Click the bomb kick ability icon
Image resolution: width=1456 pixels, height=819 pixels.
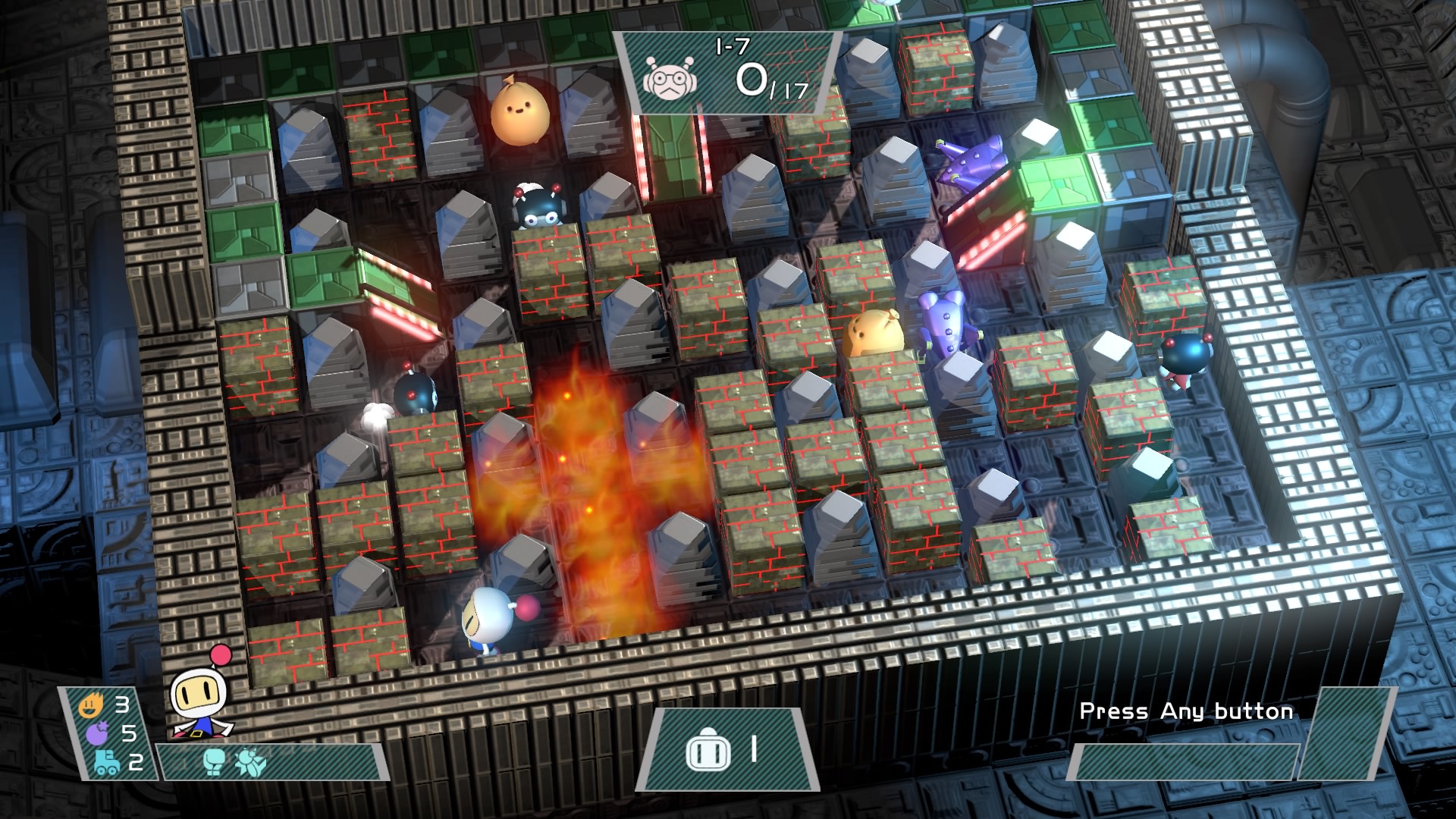tap(250, 761)
